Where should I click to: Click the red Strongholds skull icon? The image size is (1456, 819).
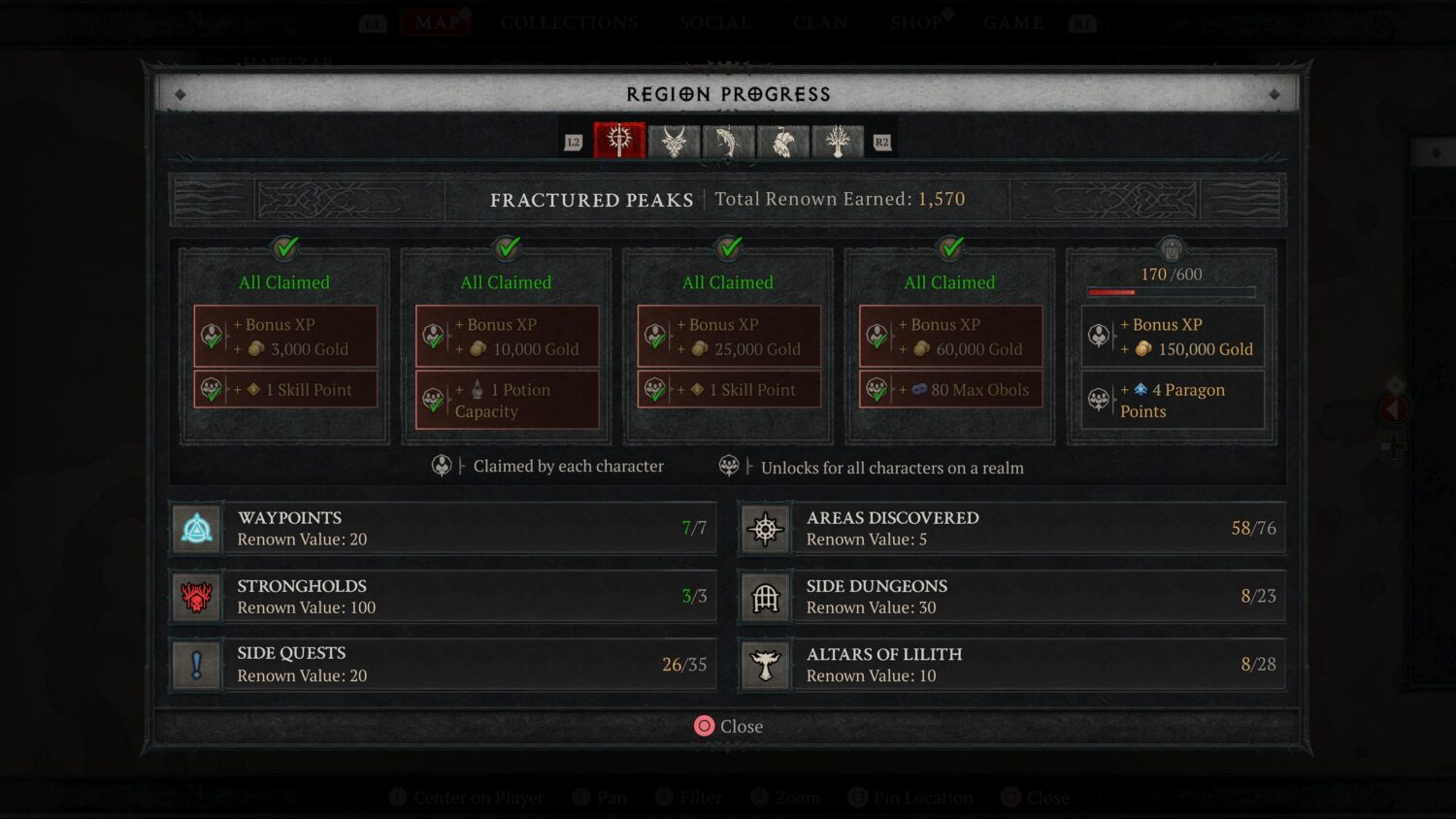pyautogui.click(x=196, y=596)
